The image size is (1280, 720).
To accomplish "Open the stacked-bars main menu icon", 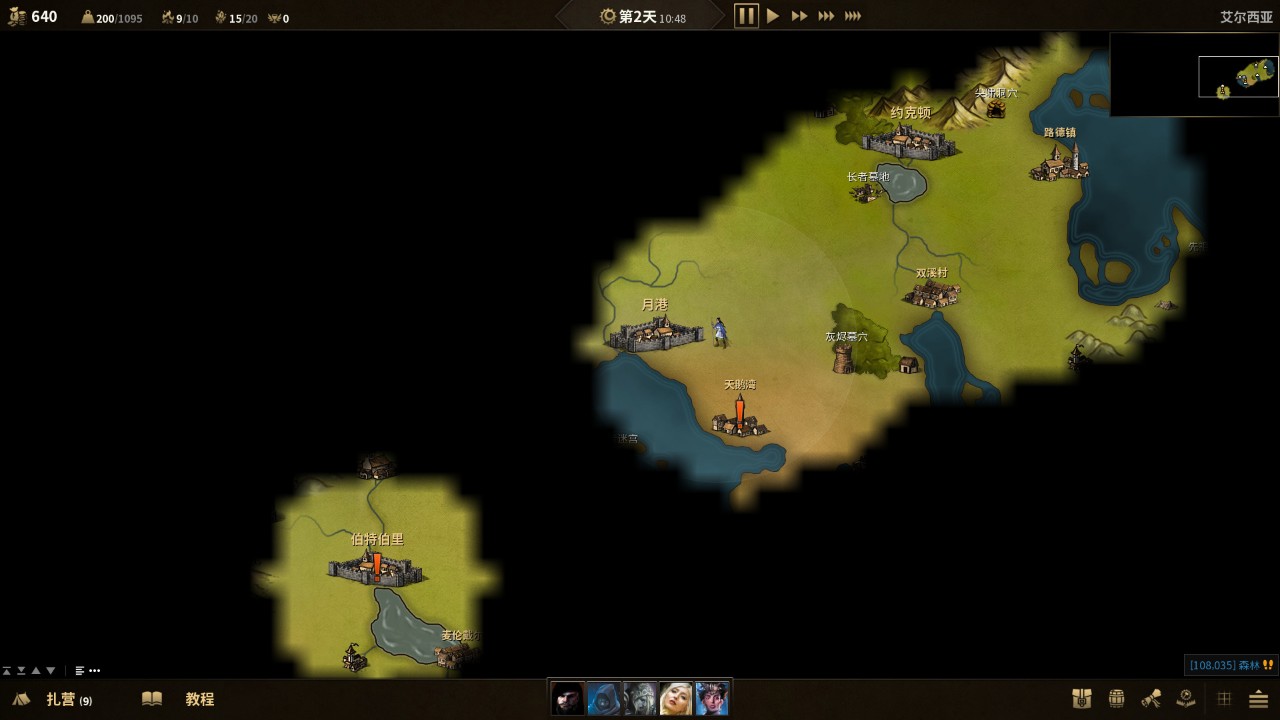I will coord(1258,699).
